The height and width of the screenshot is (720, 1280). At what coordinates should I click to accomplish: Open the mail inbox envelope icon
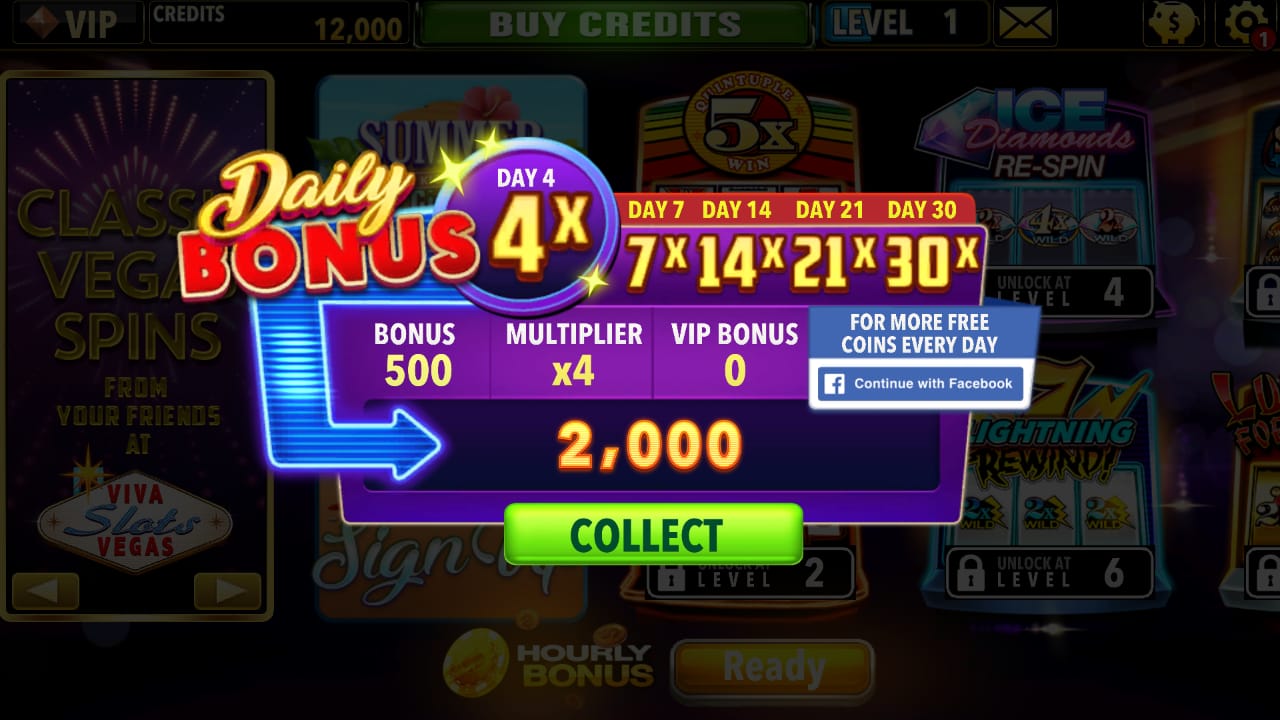(1024, 23)
